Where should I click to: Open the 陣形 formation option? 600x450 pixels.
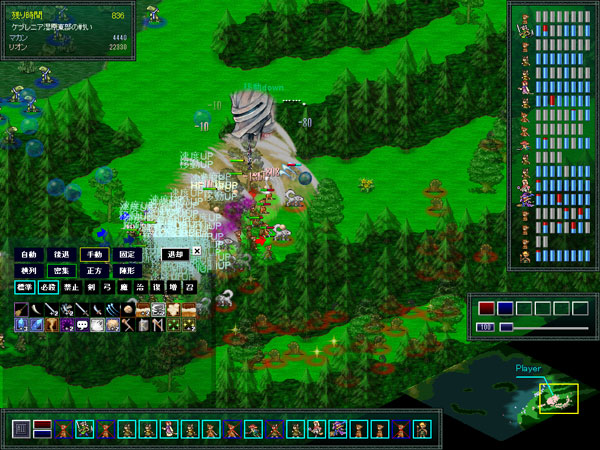click(126, 271)
